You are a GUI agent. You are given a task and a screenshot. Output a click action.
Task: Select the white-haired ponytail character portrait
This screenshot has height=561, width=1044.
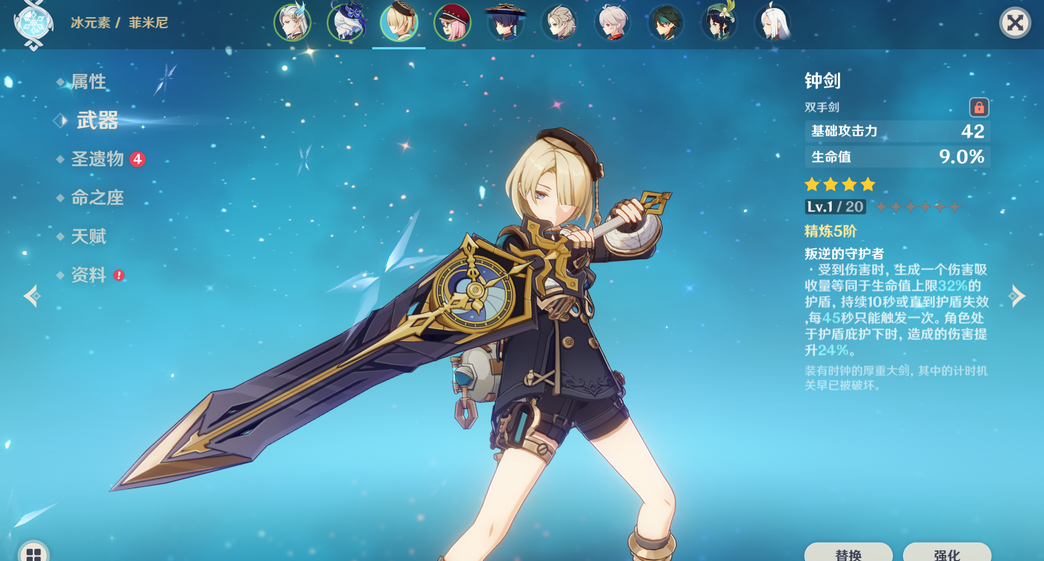click(772, 23)
